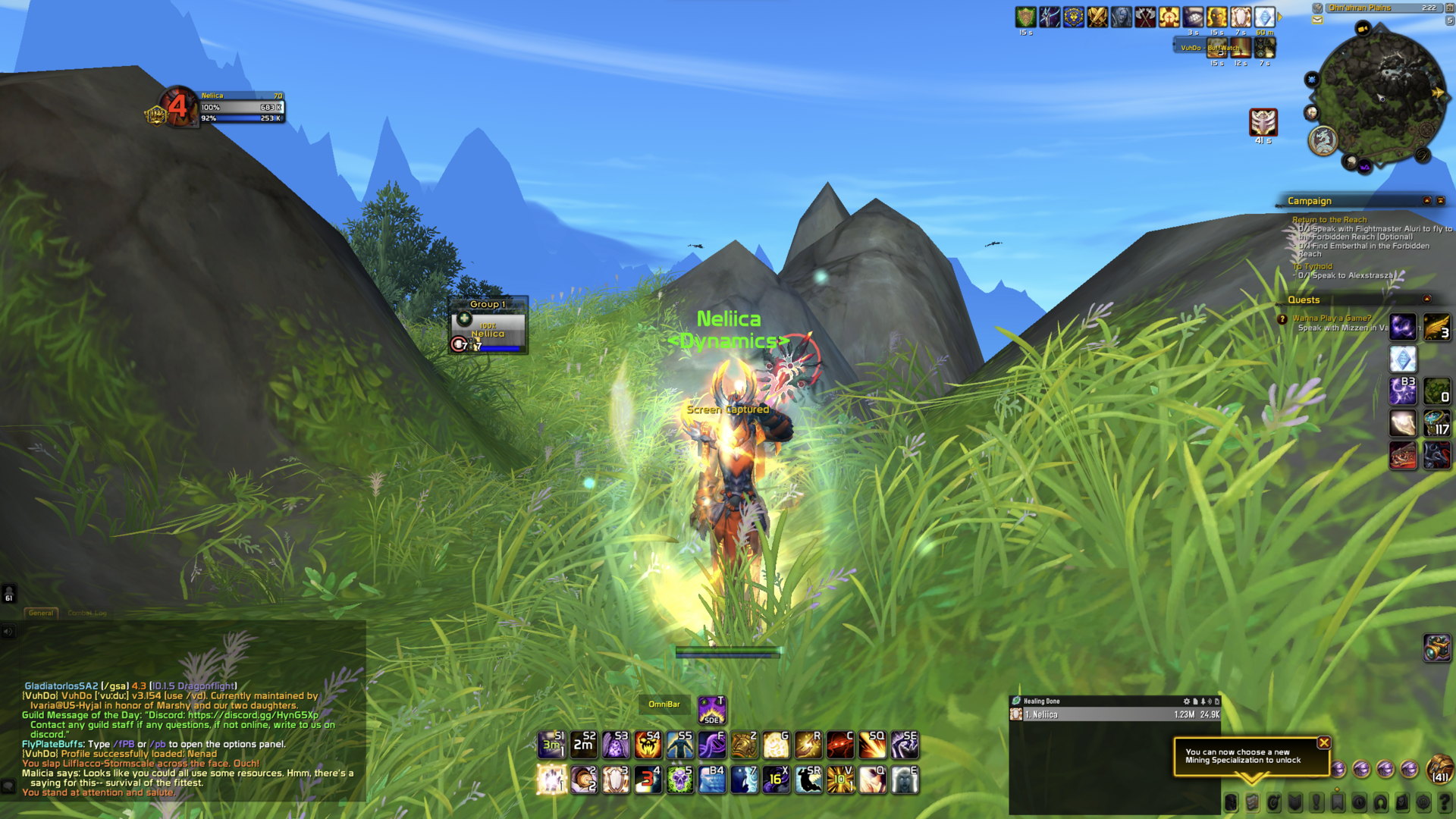This screenshot has width=1456, height=819.
Task: Collapse the Campaign objective tracker section
Action: [1427, 201]
